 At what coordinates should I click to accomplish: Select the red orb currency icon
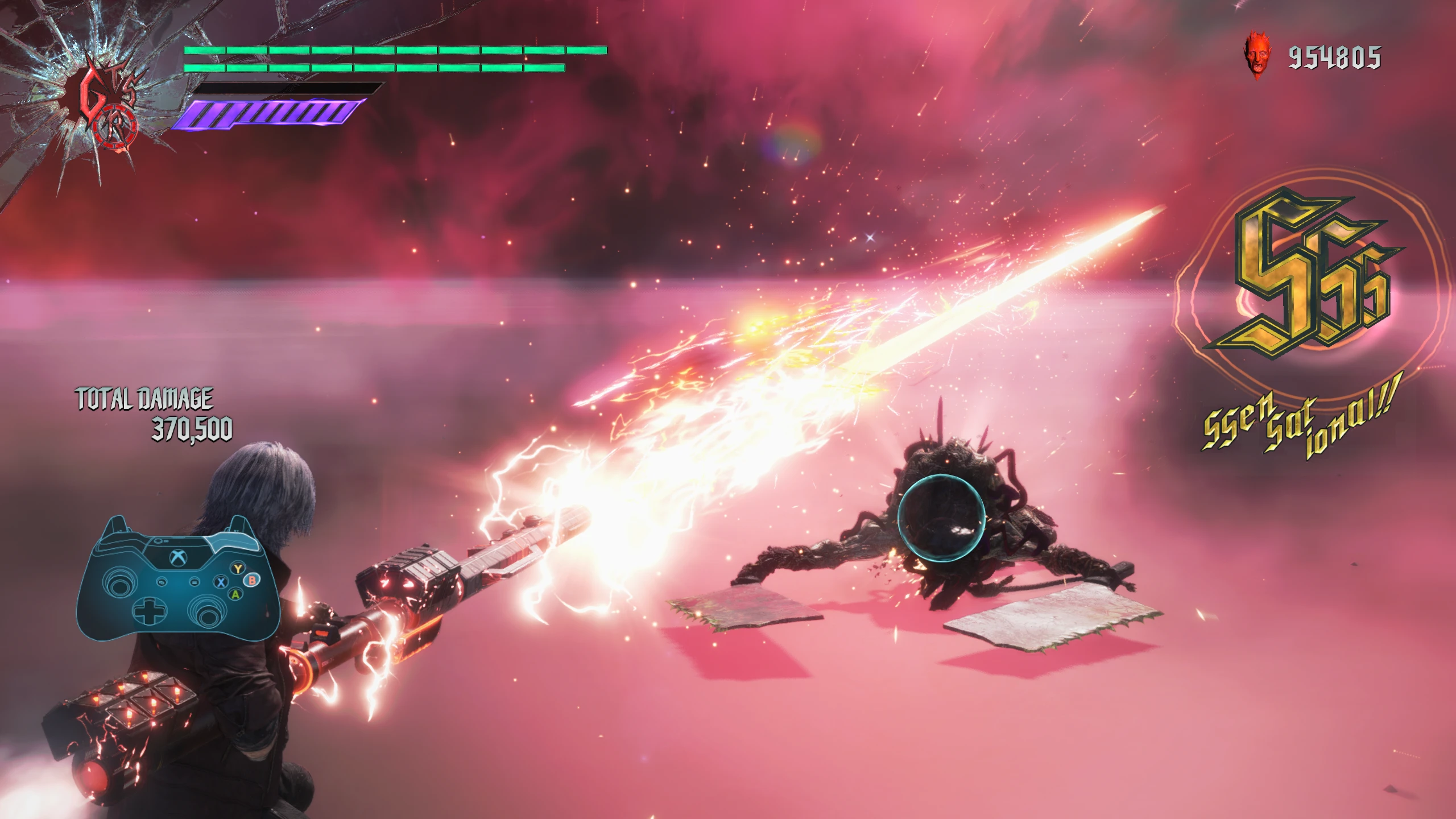click(x=1257, y=58)
